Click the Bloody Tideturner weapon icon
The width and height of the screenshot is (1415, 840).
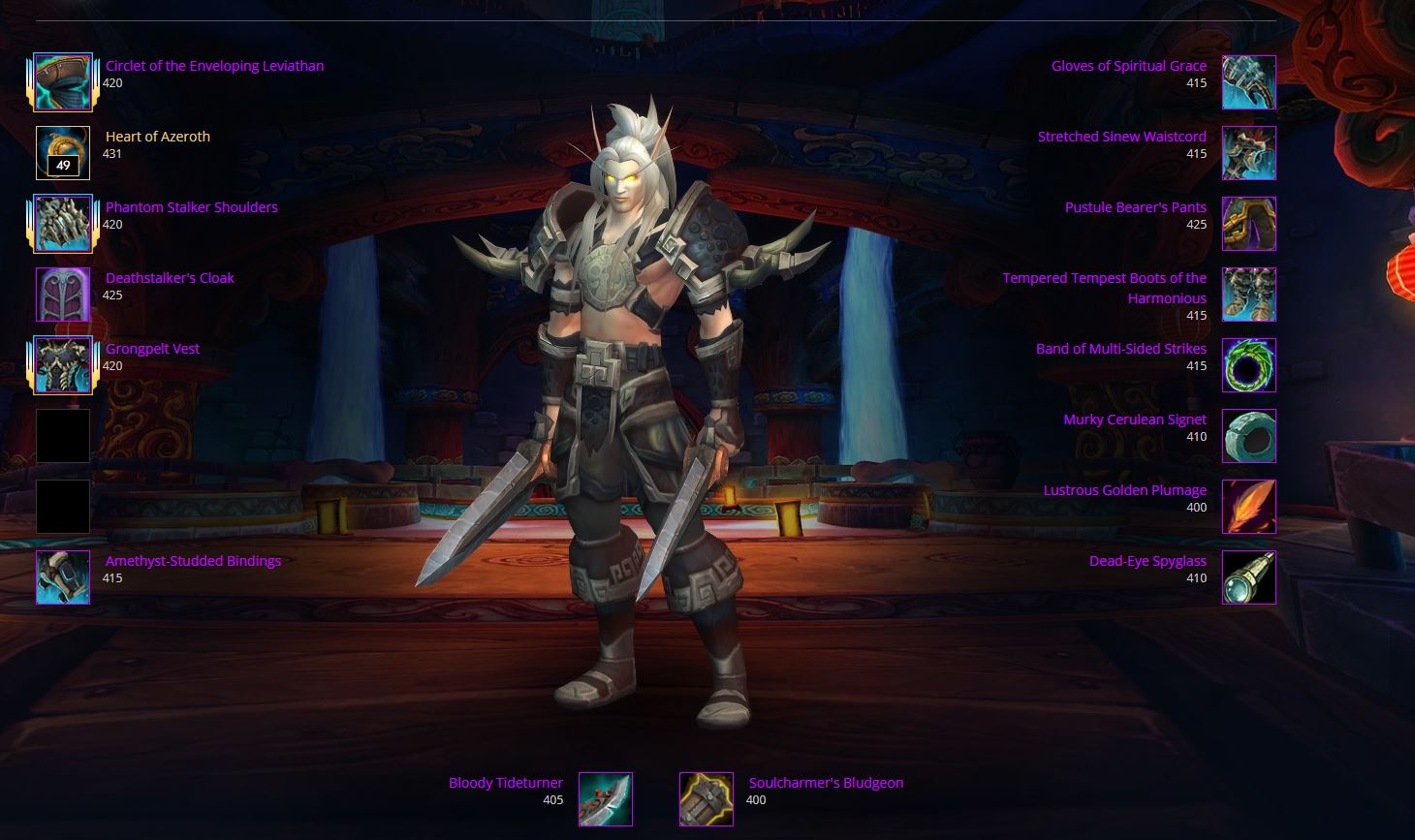point(605,798)
